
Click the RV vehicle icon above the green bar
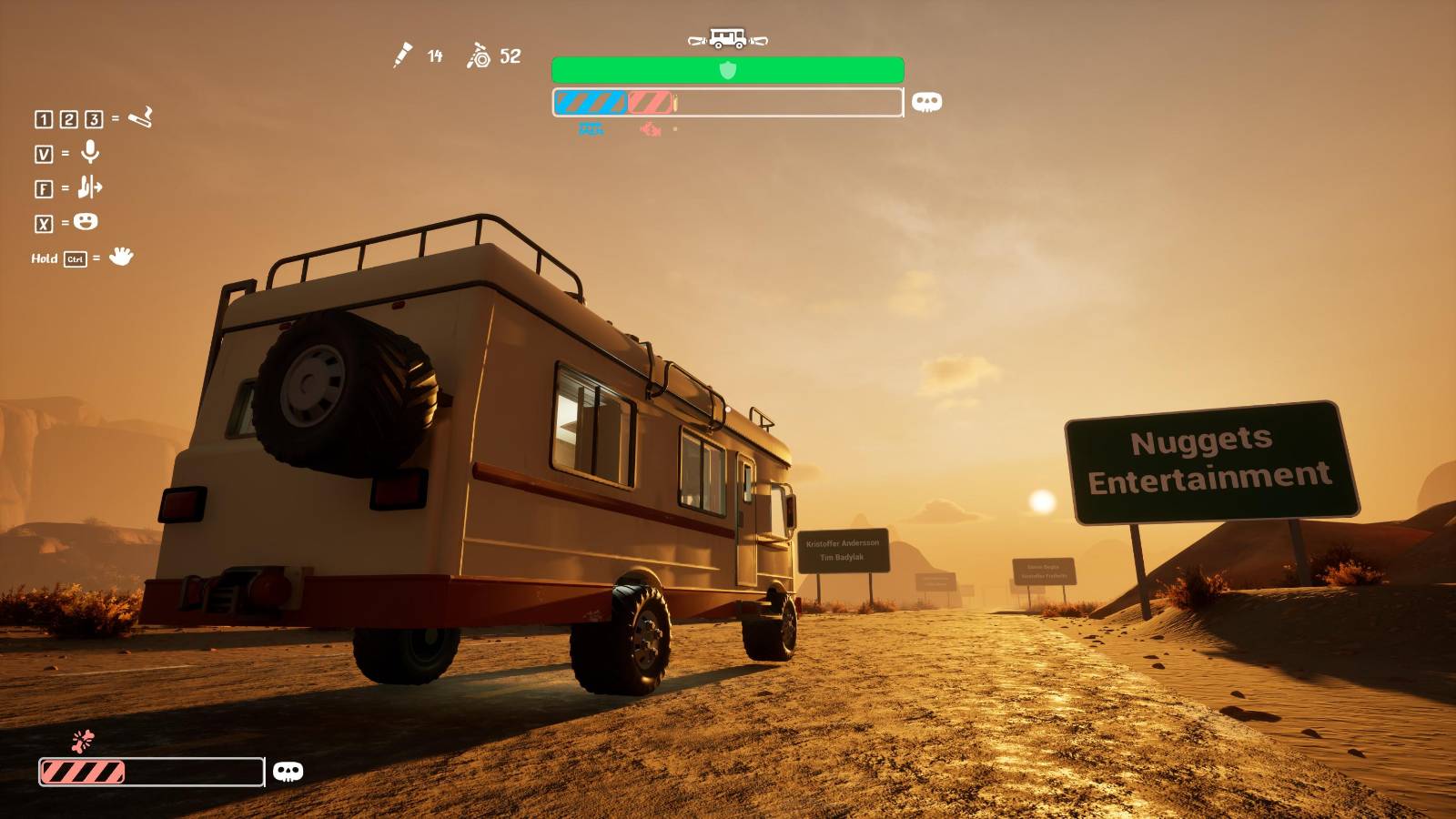click(727, 38)
